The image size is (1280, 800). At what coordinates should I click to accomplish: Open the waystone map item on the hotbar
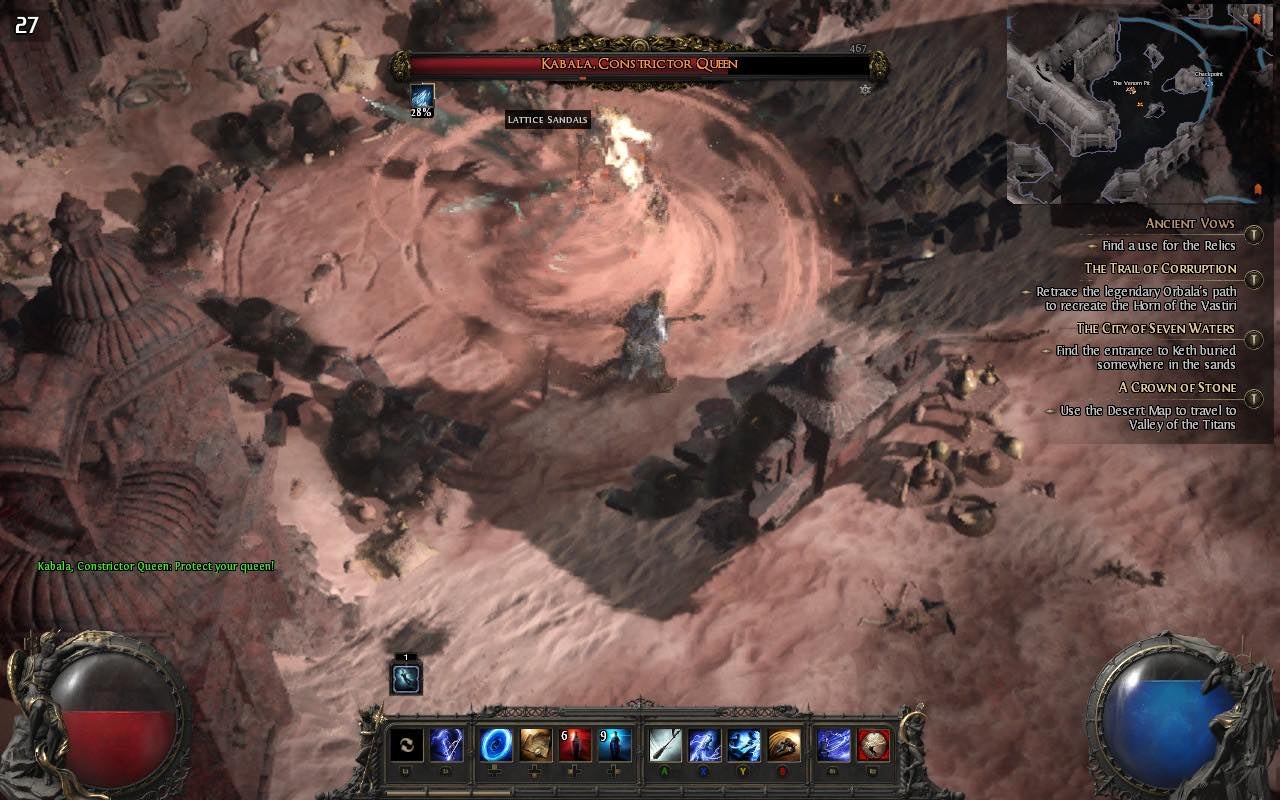point(537,742)
